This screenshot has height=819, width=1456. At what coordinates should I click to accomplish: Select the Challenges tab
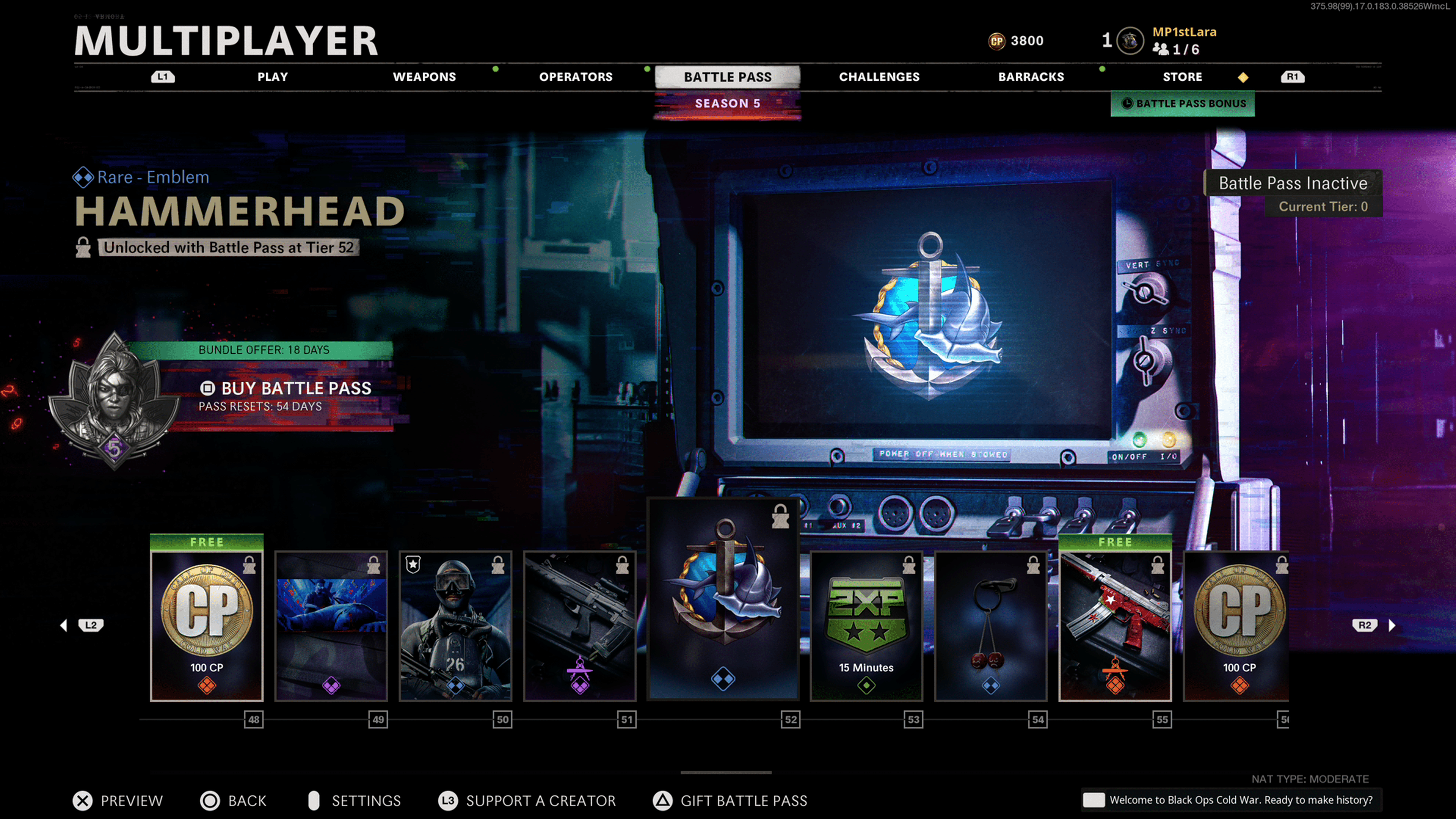(x=879, y=77)
